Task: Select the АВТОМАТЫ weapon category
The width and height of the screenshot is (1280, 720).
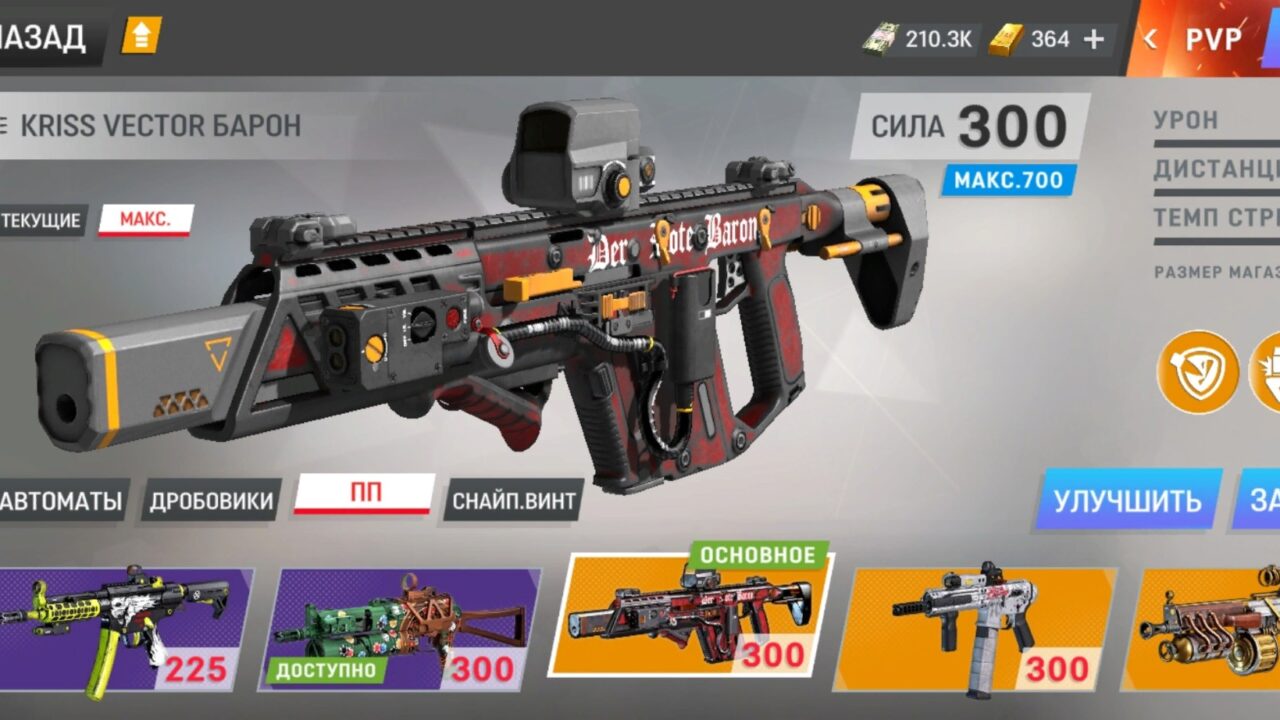Action: pyautogui.click(x=62, y=500)
